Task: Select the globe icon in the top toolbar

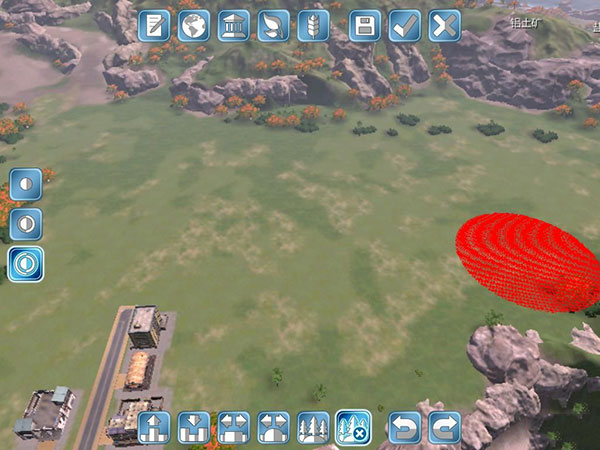Action: point(194,26)
